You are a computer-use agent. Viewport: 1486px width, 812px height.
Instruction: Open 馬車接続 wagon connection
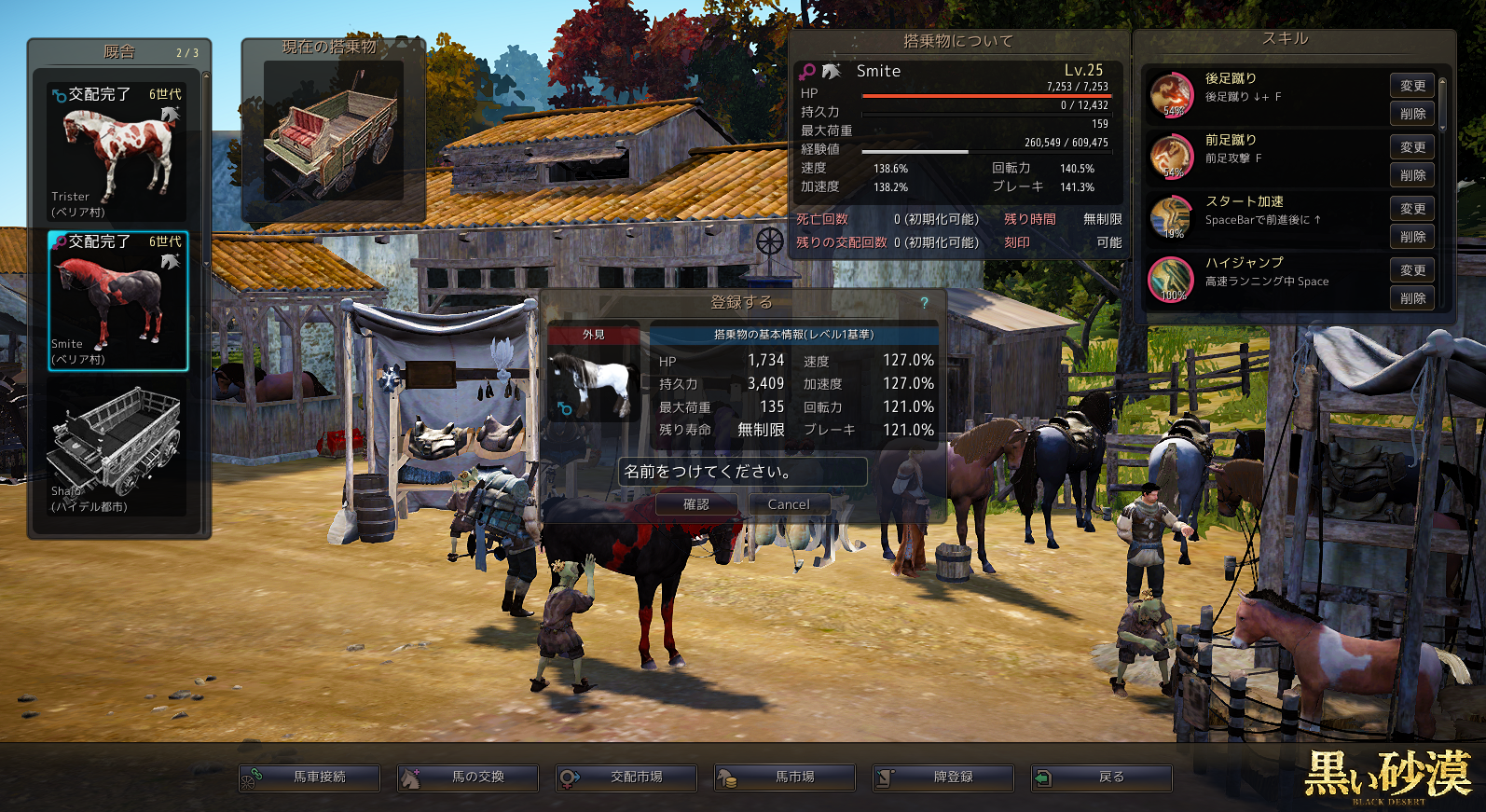pos(310,778)
